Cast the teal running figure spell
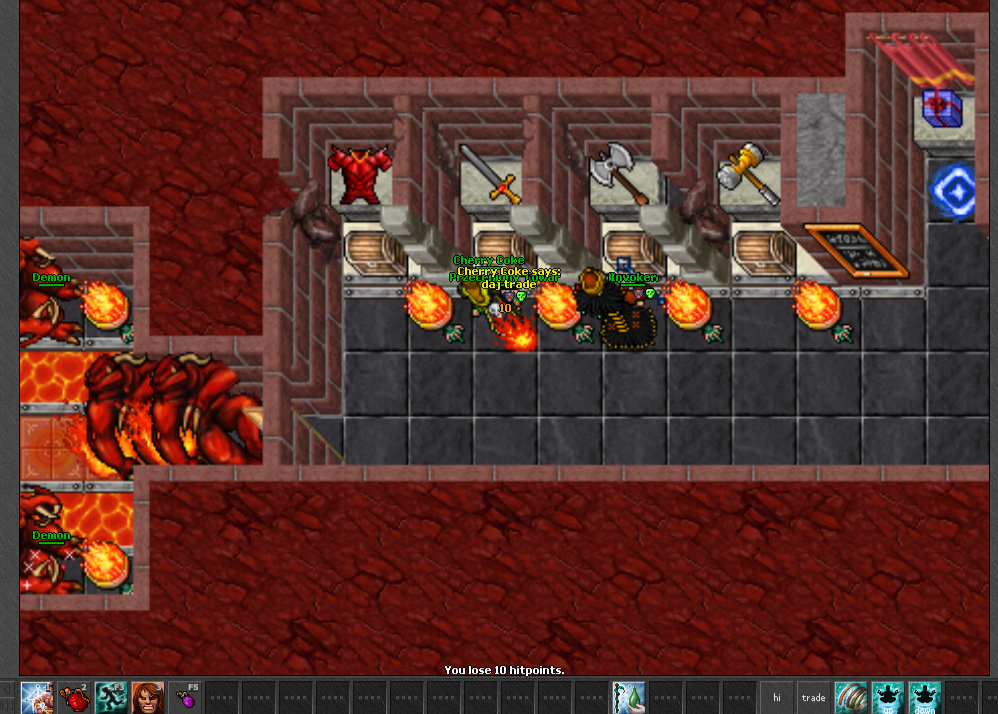The image size is (998, 714). pos(112,697)
